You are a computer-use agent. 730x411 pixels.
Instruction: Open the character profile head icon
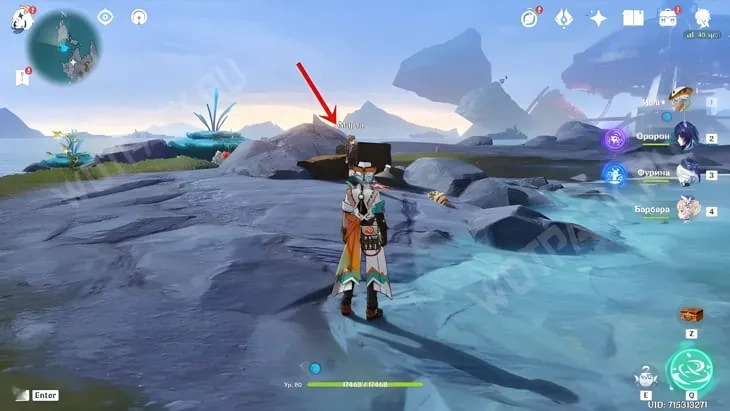[701, 18]
